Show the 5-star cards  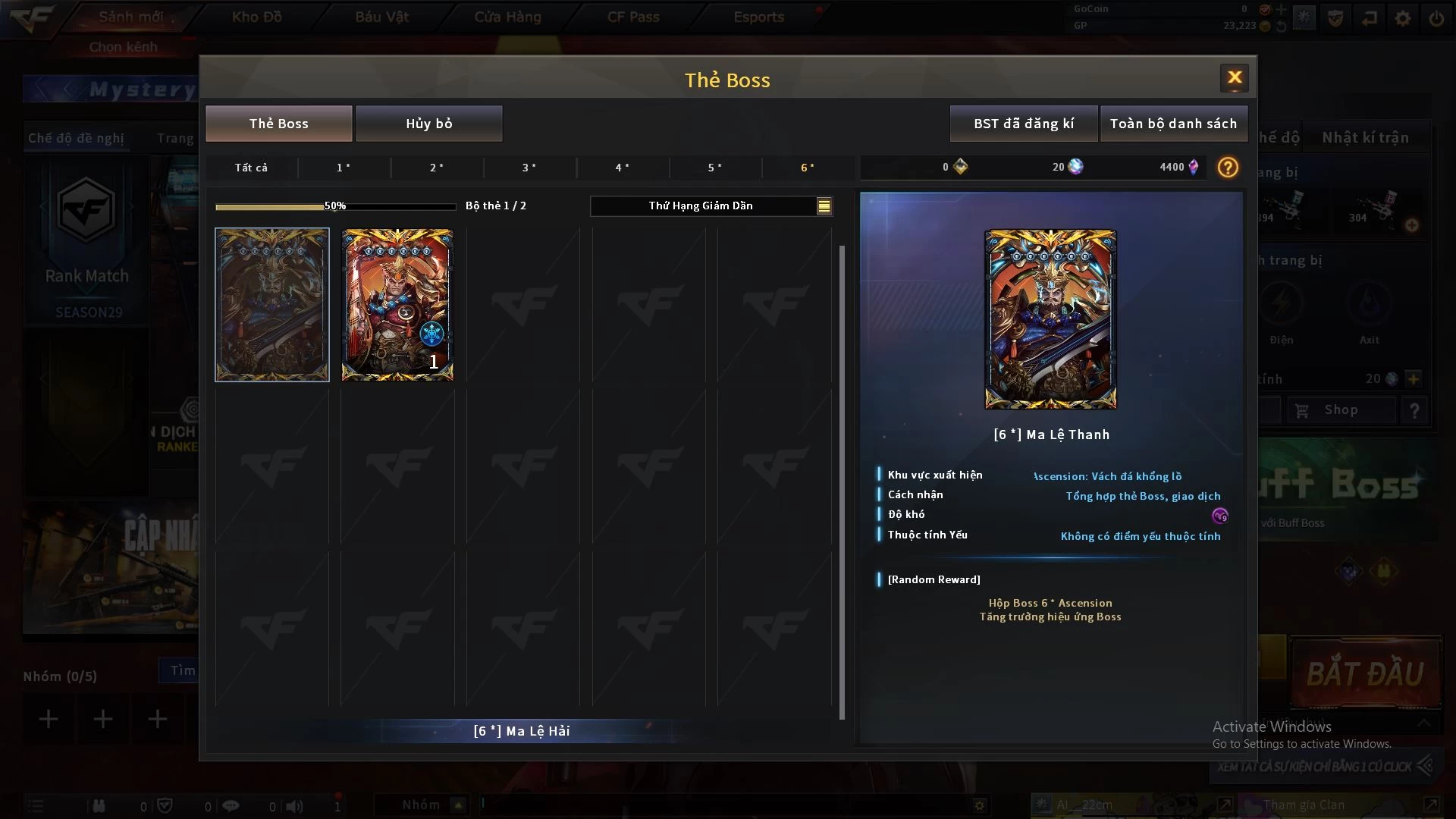715,168
